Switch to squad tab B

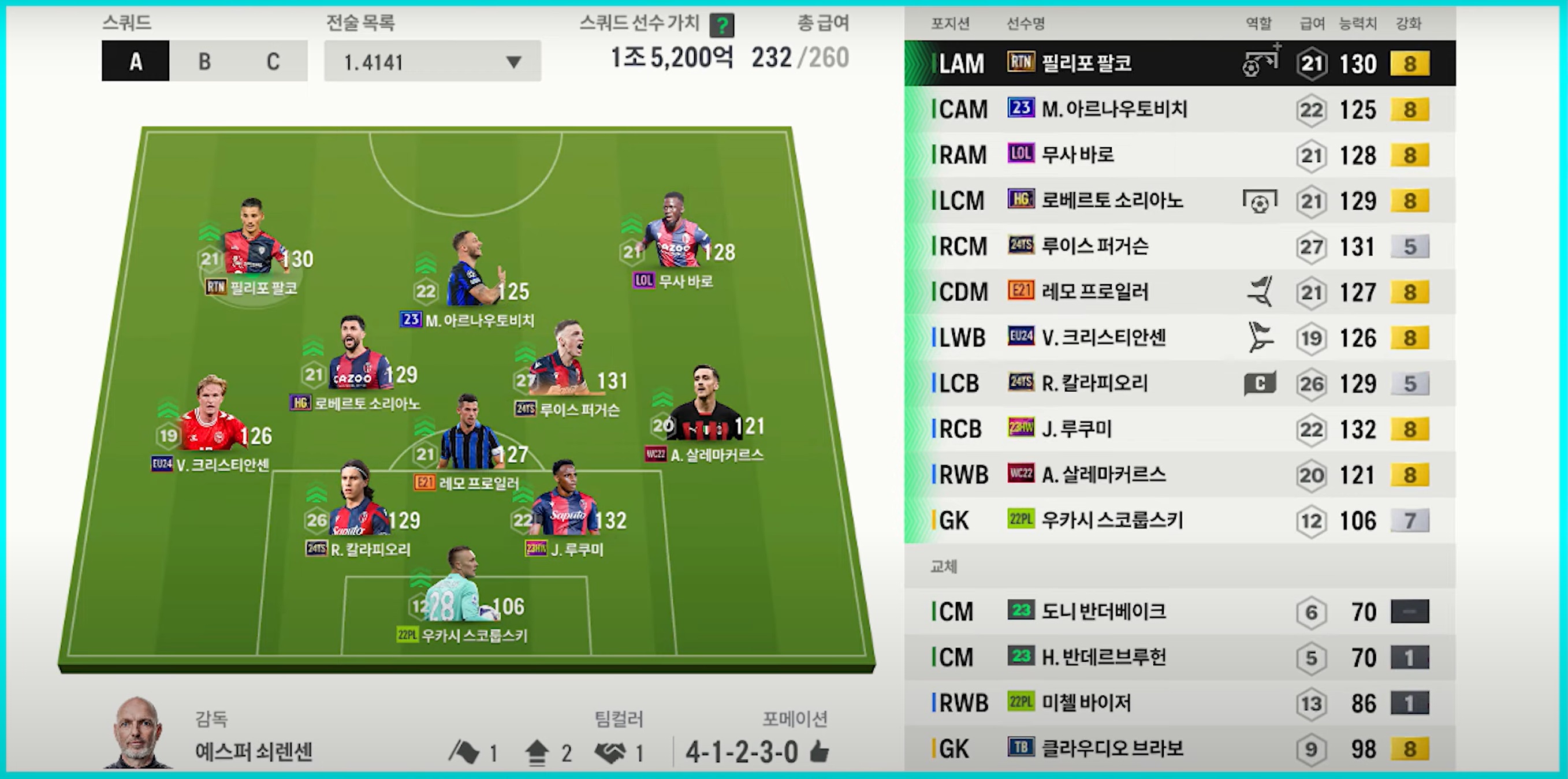pyautogui.click(x=204, y=61)
